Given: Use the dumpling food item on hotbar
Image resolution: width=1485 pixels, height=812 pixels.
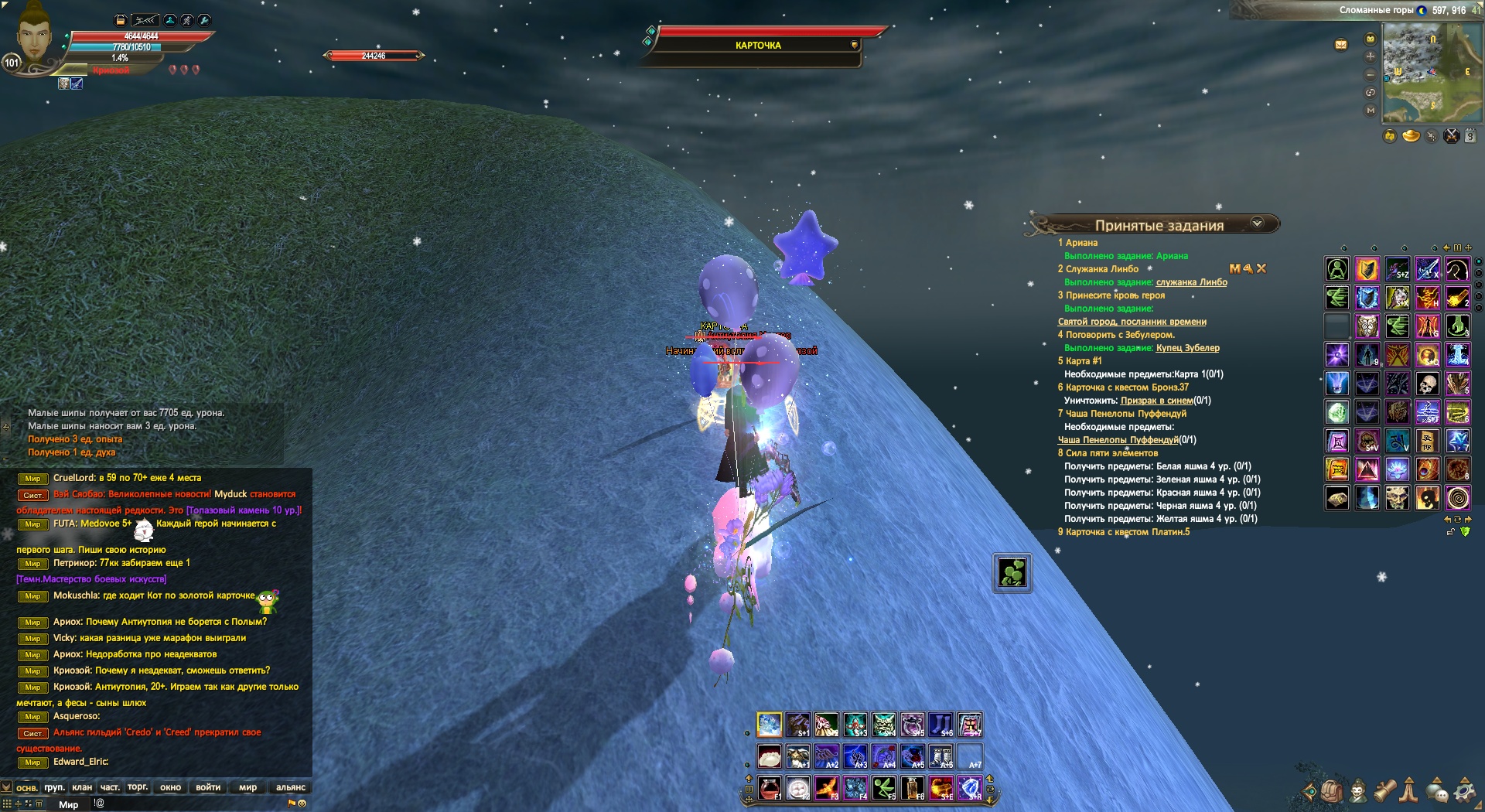Looking at the screenshot, I should pos(769,756).
